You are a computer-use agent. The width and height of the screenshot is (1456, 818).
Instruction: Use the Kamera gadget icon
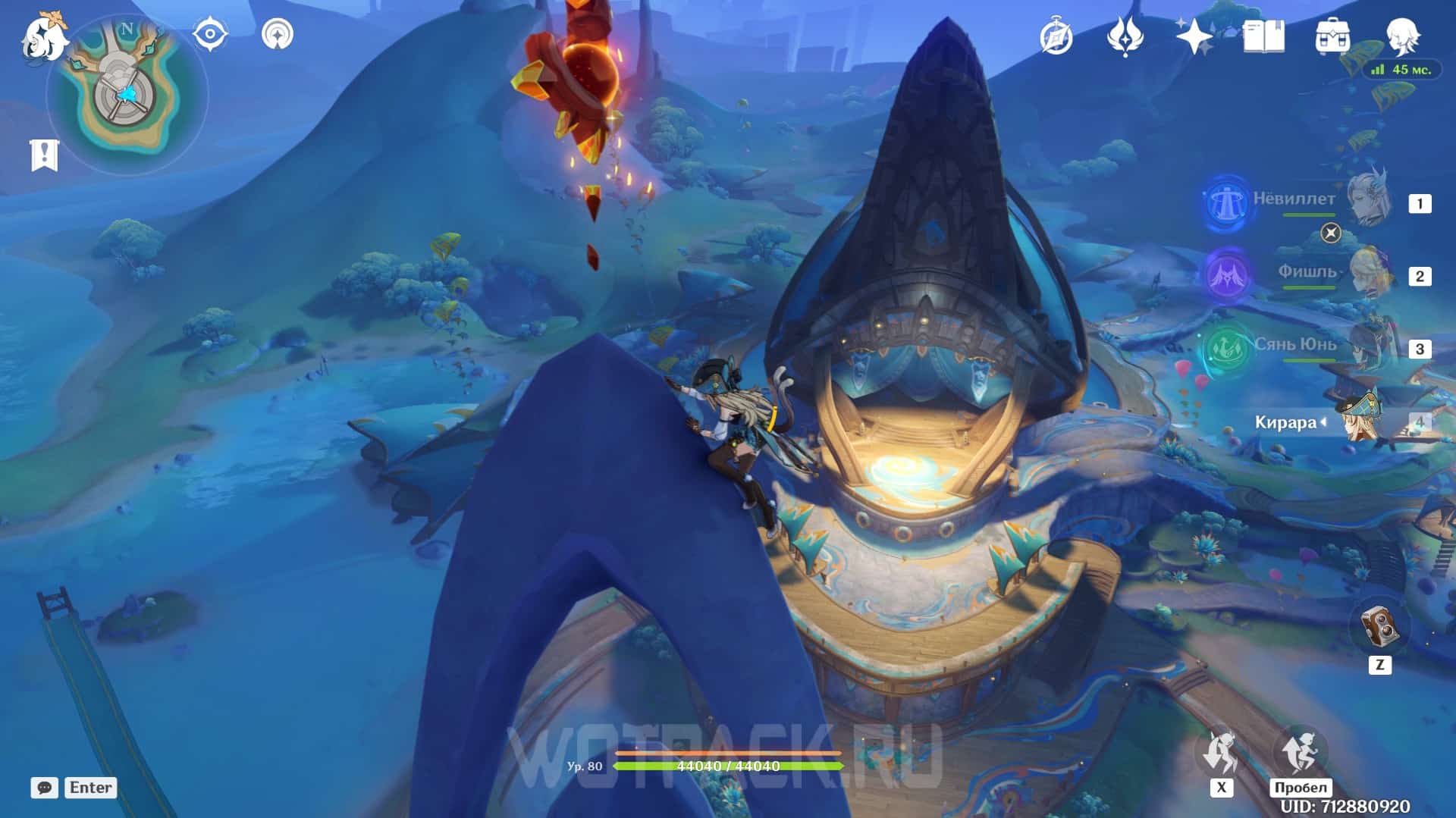1379,627
